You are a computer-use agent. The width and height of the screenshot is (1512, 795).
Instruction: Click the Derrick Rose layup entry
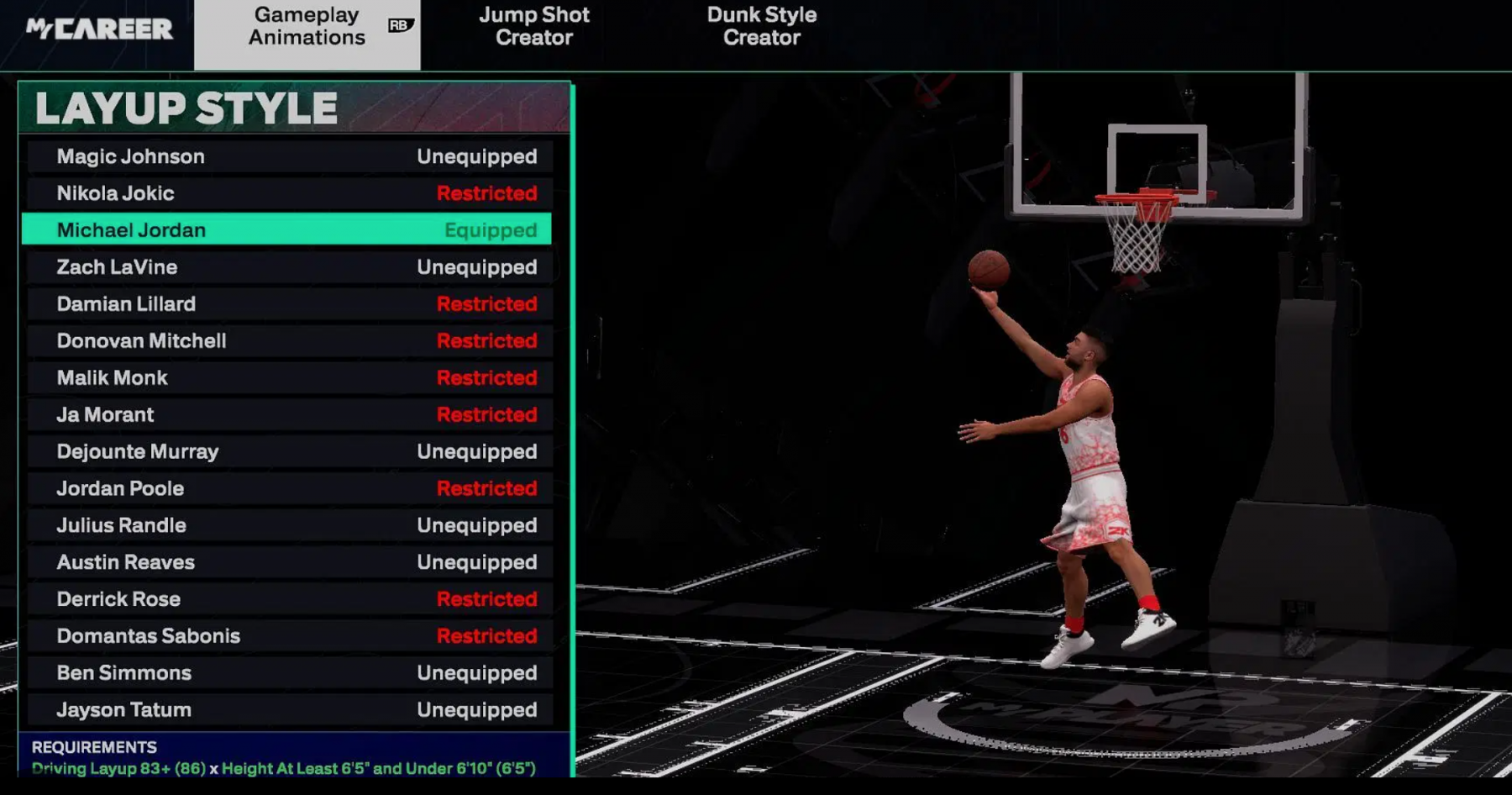click(x=289, y=599)
